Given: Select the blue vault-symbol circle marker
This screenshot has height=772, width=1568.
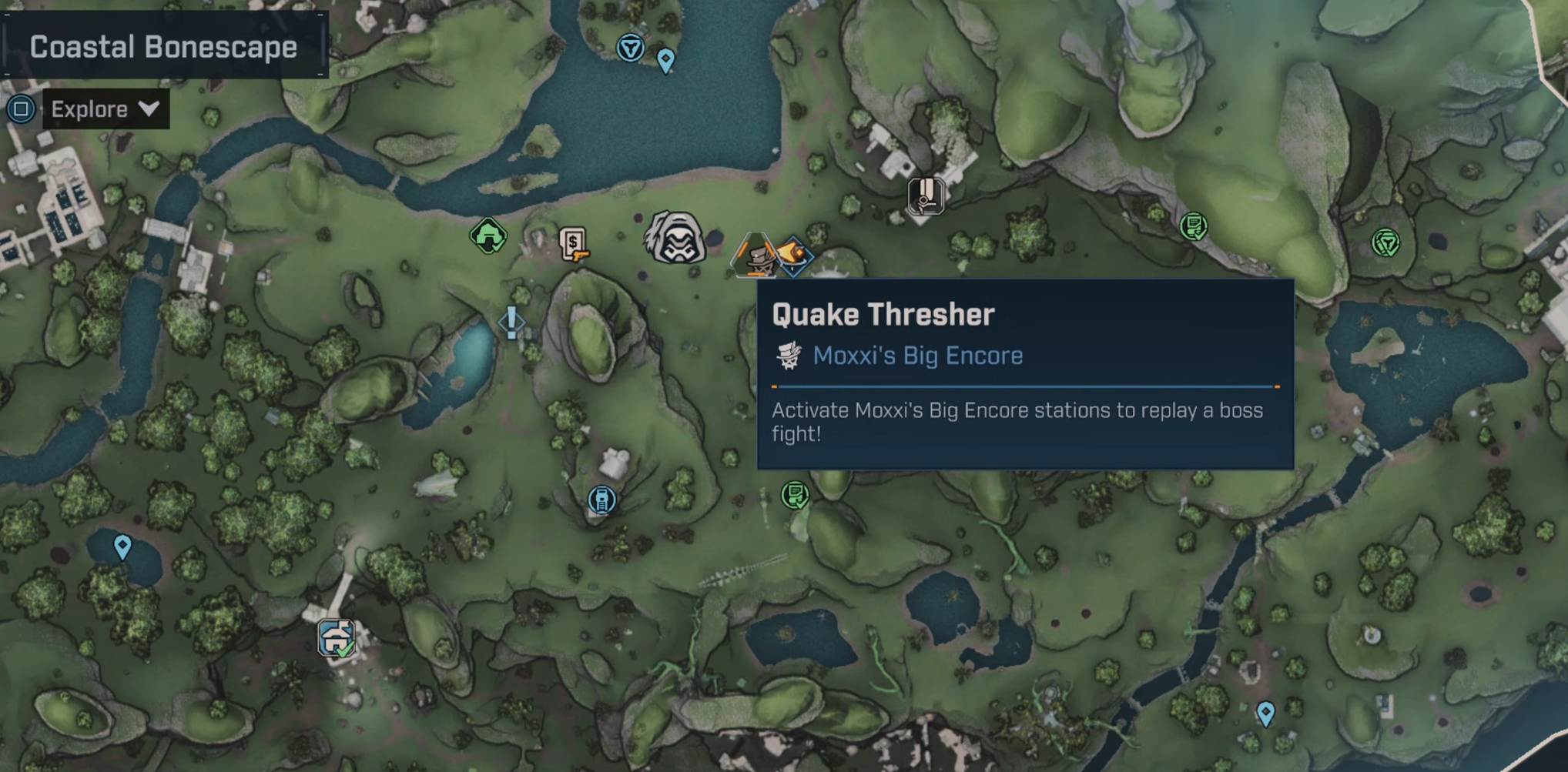Looking at the screenshot, I should (630, 48).
